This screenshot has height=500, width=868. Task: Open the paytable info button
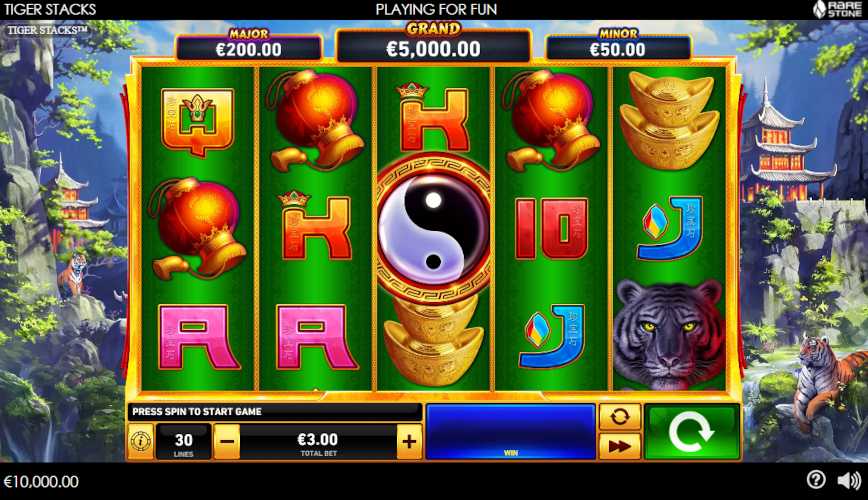click(140, 441)
